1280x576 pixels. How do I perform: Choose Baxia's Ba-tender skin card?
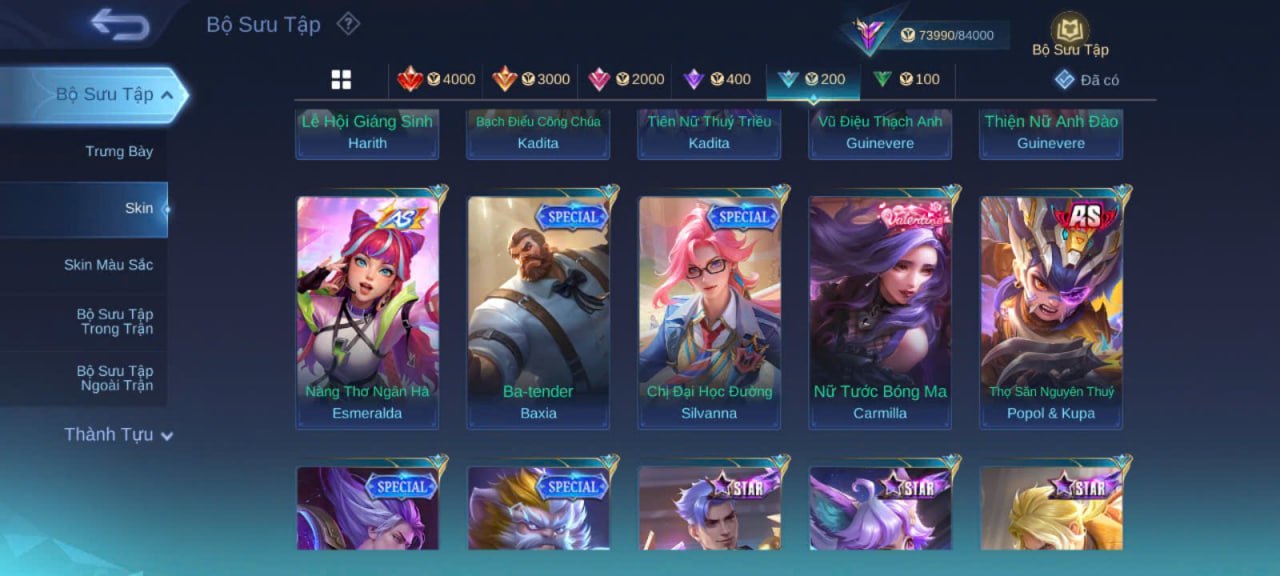pyautogui.click(x=538, y=312)
